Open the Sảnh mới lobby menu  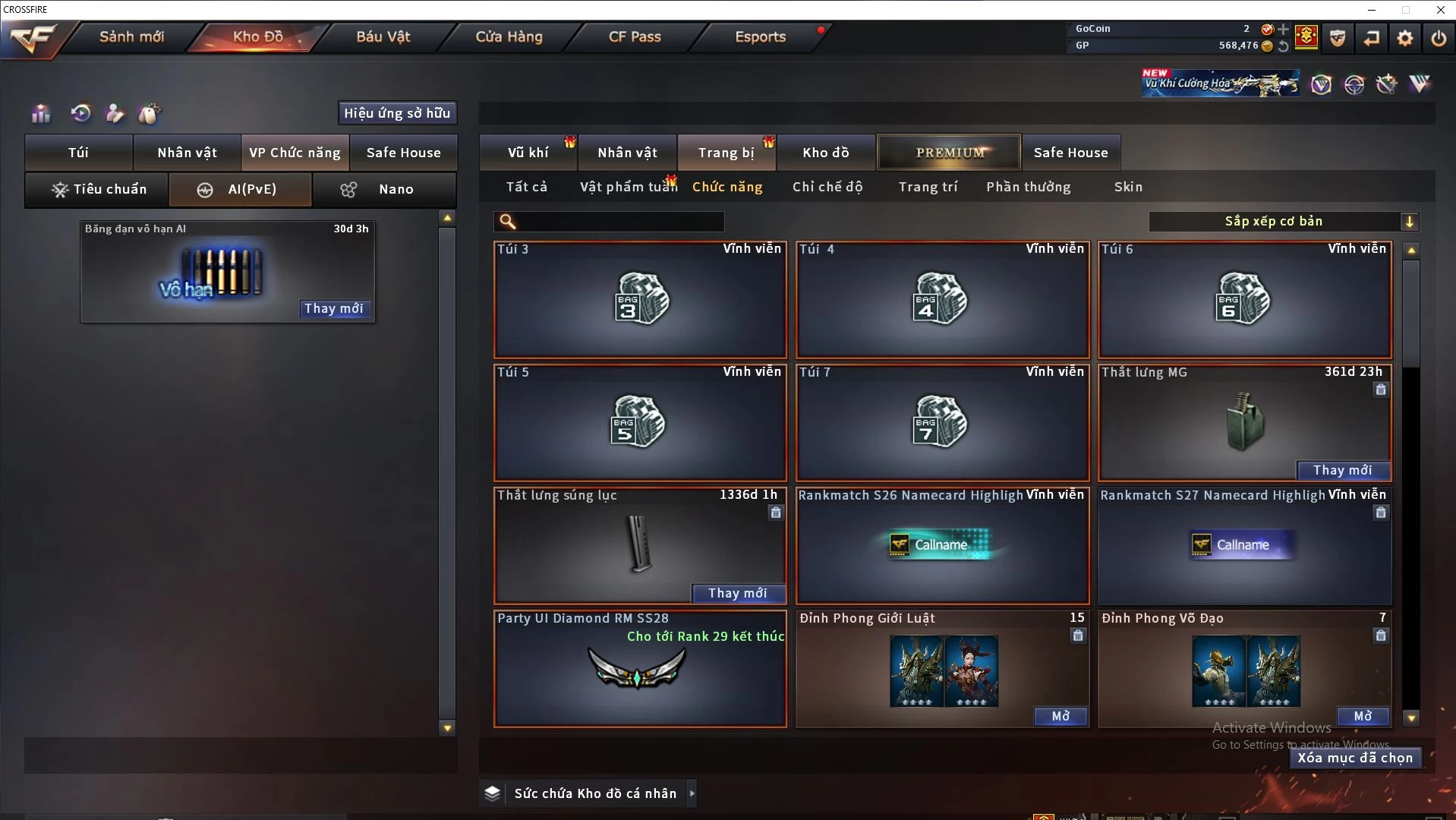pyautogui.click(x=131, y=36)
